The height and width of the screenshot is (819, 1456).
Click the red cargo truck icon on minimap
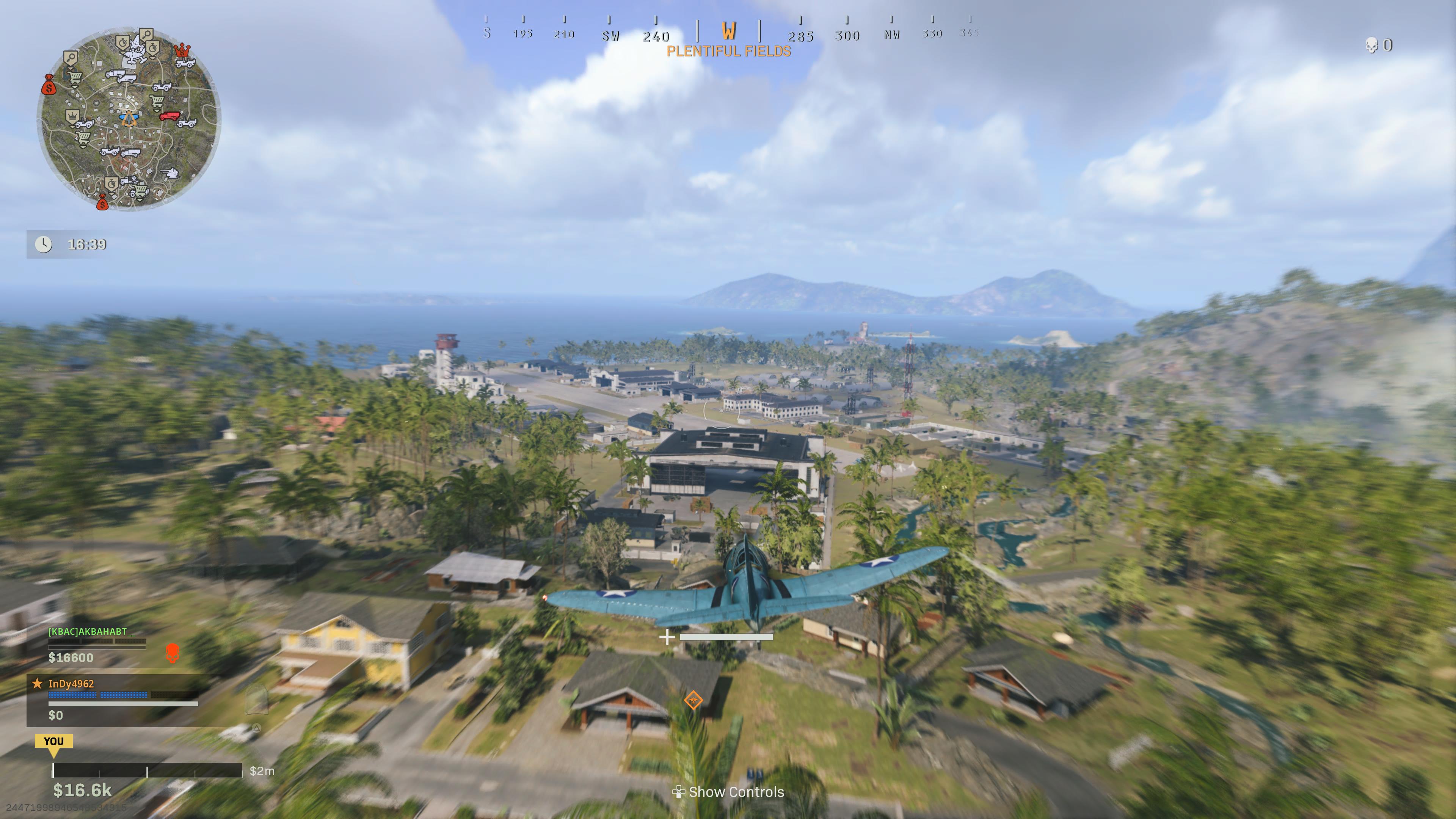[169, 116]
